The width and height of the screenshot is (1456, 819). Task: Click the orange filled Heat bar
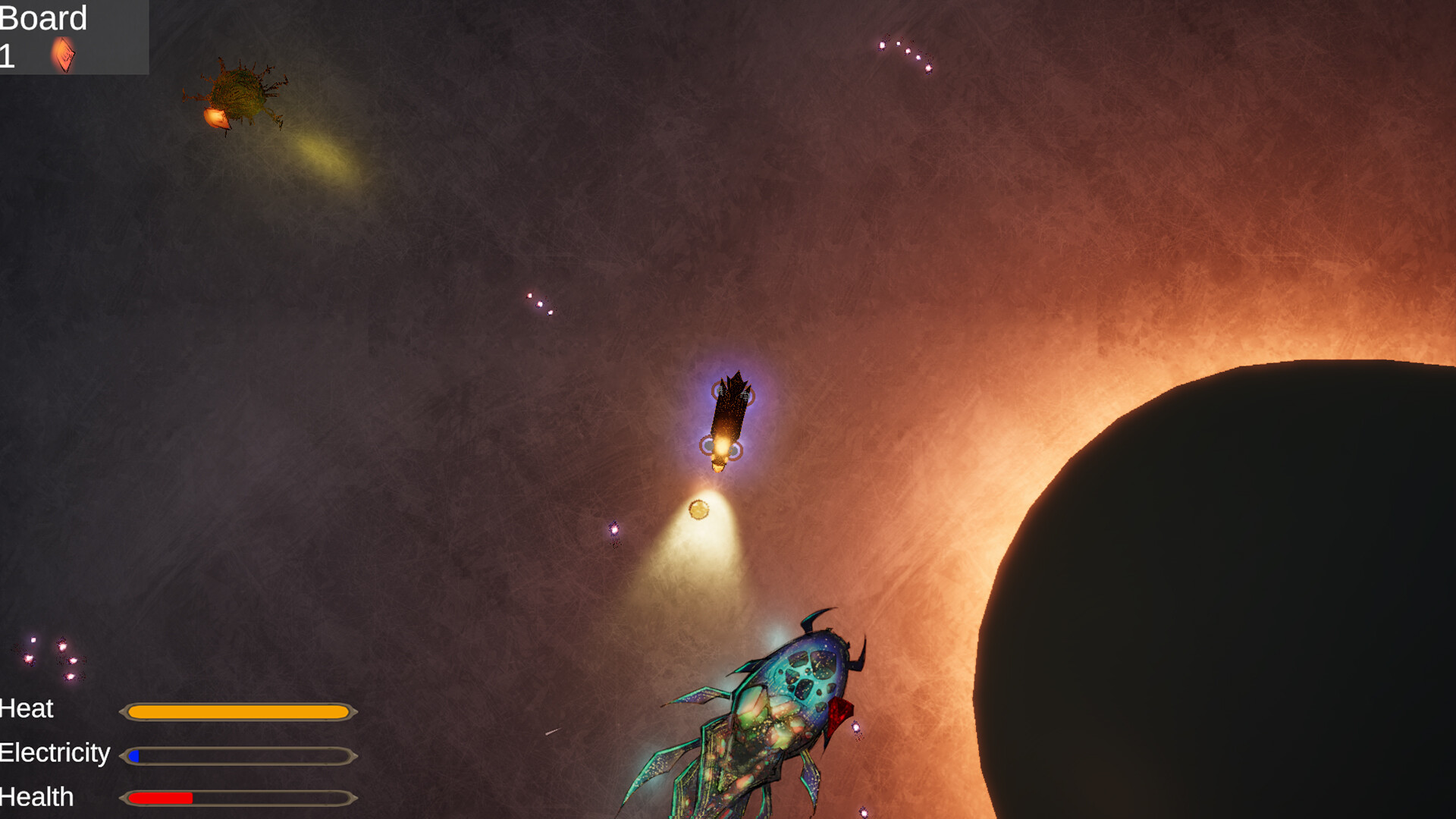pyautogui.click(x=239, y=711)
